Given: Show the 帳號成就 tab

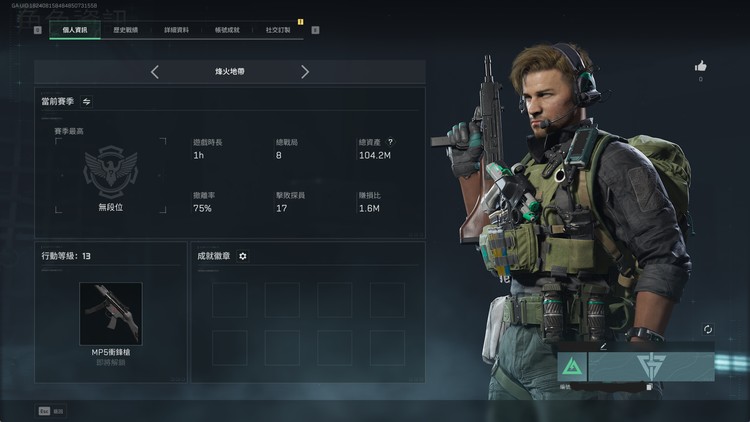Looking at the screenshot, I should [226, 30].
